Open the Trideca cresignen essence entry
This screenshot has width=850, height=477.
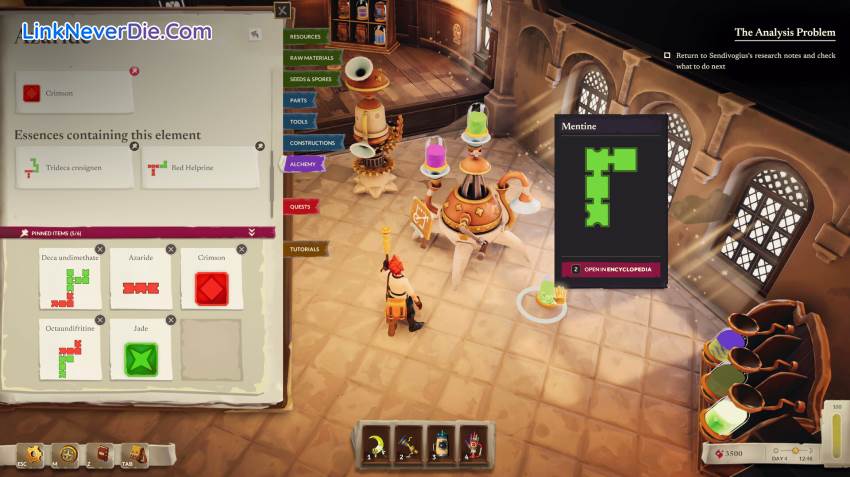75,168
